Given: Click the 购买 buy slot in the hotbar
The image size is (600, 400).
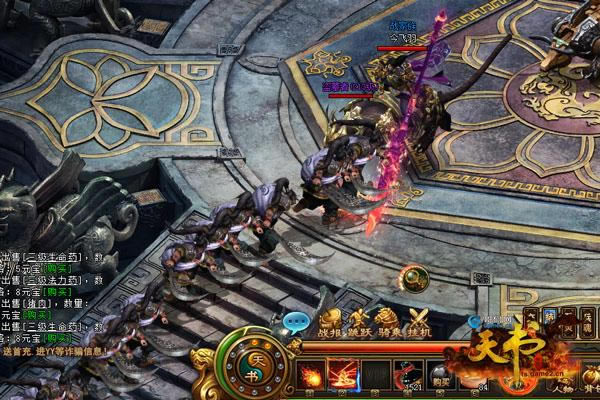Looking at the screenshot, I should (x=443, y=378).
